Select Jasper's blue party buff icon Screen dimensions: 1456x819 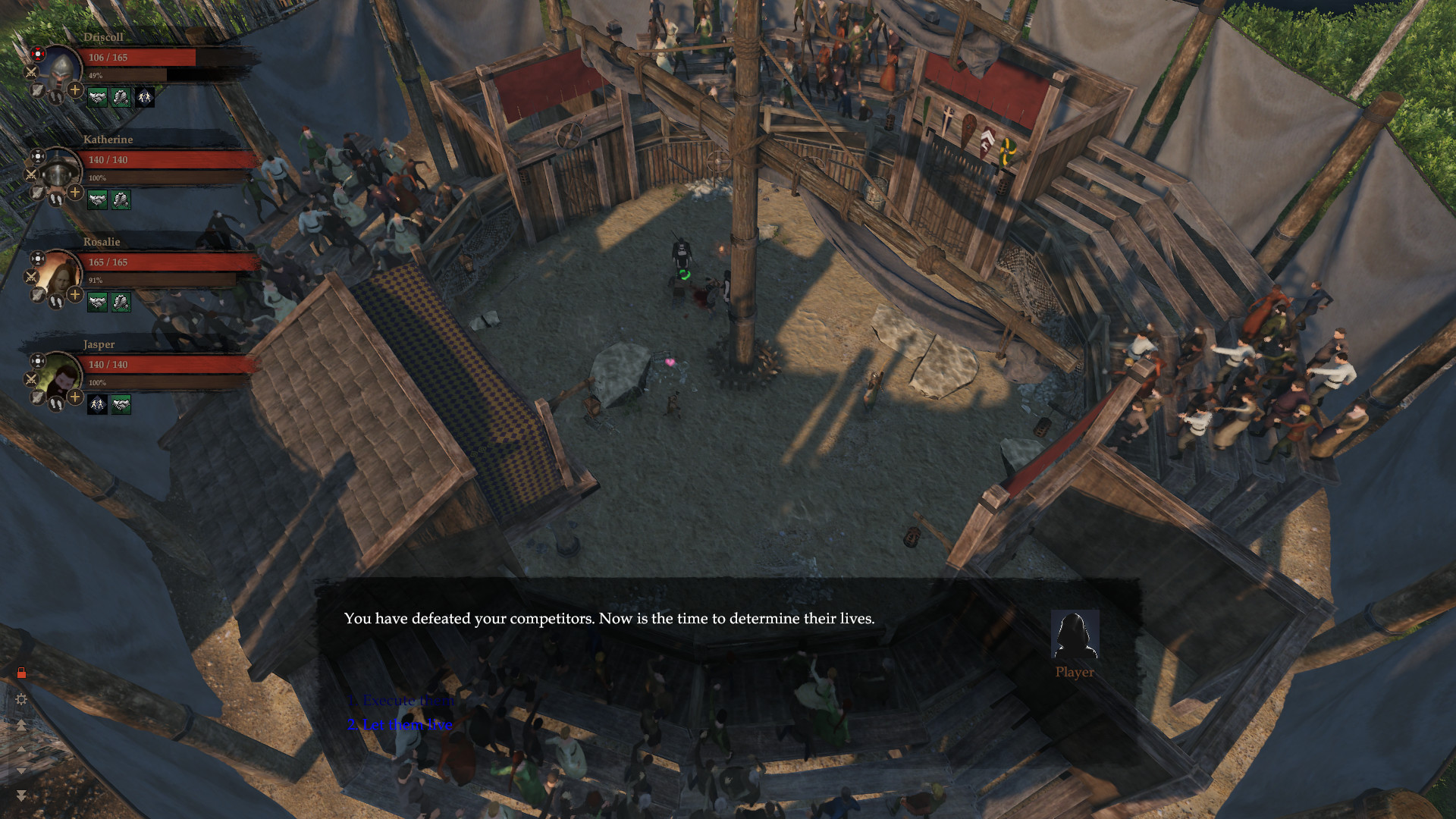coord(96,404)
